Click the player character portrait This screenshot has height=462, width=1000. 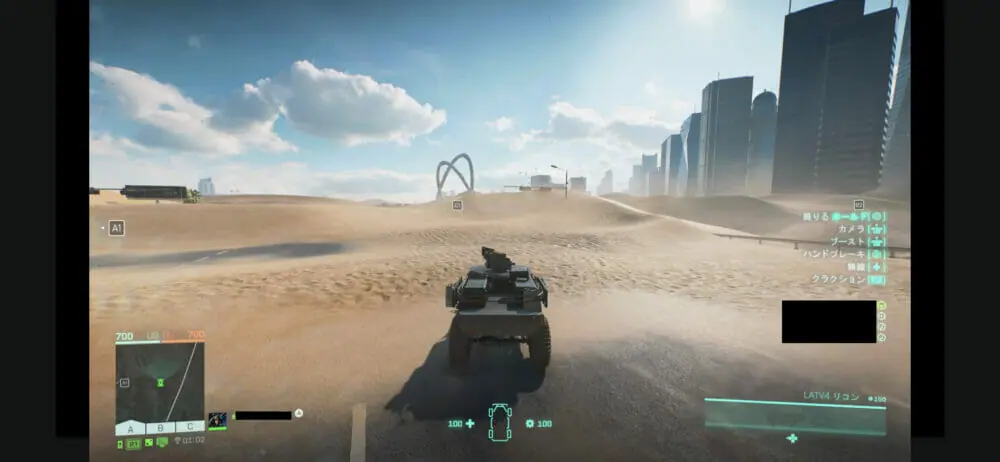[217, 420]
